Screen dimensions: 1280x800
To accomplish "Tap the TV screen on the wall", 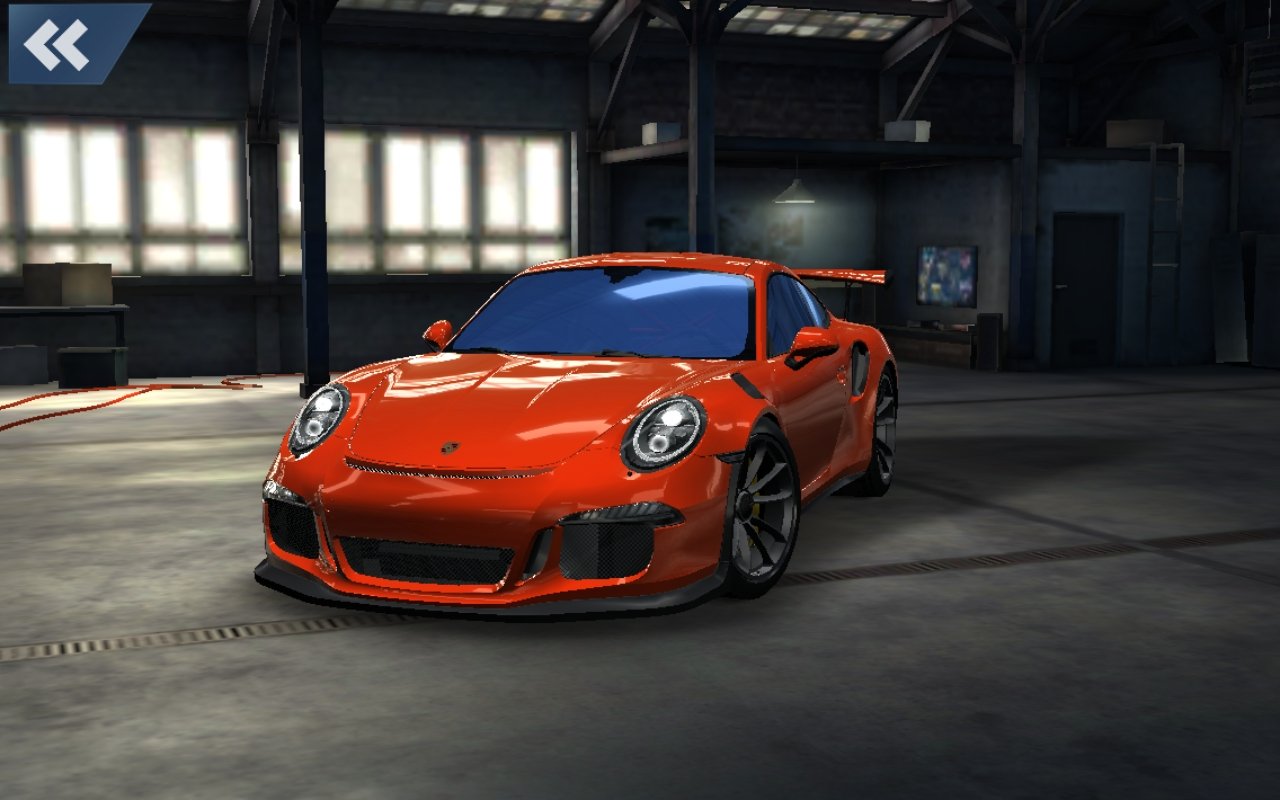I will (x=948, y=277).
